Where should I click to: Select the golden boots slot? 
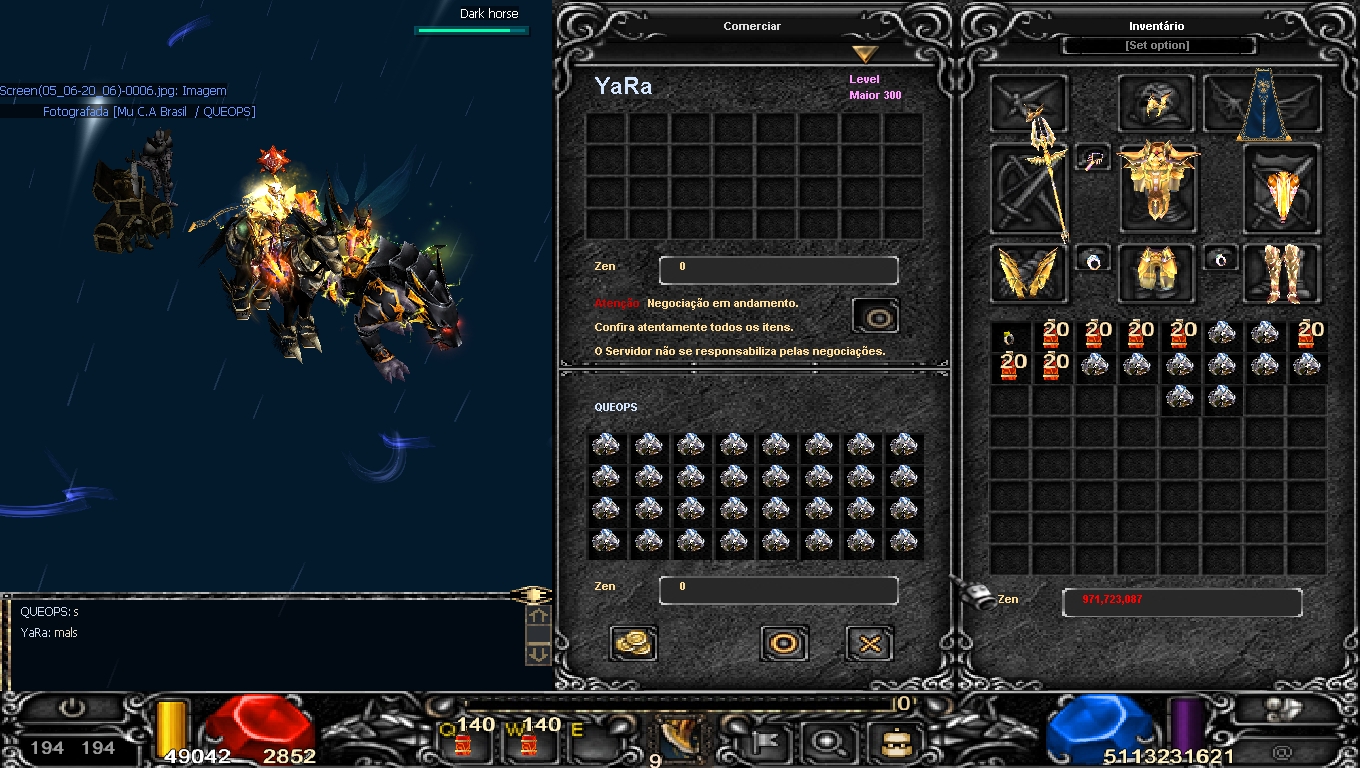pyautogui.click(x=1281, y=273)
